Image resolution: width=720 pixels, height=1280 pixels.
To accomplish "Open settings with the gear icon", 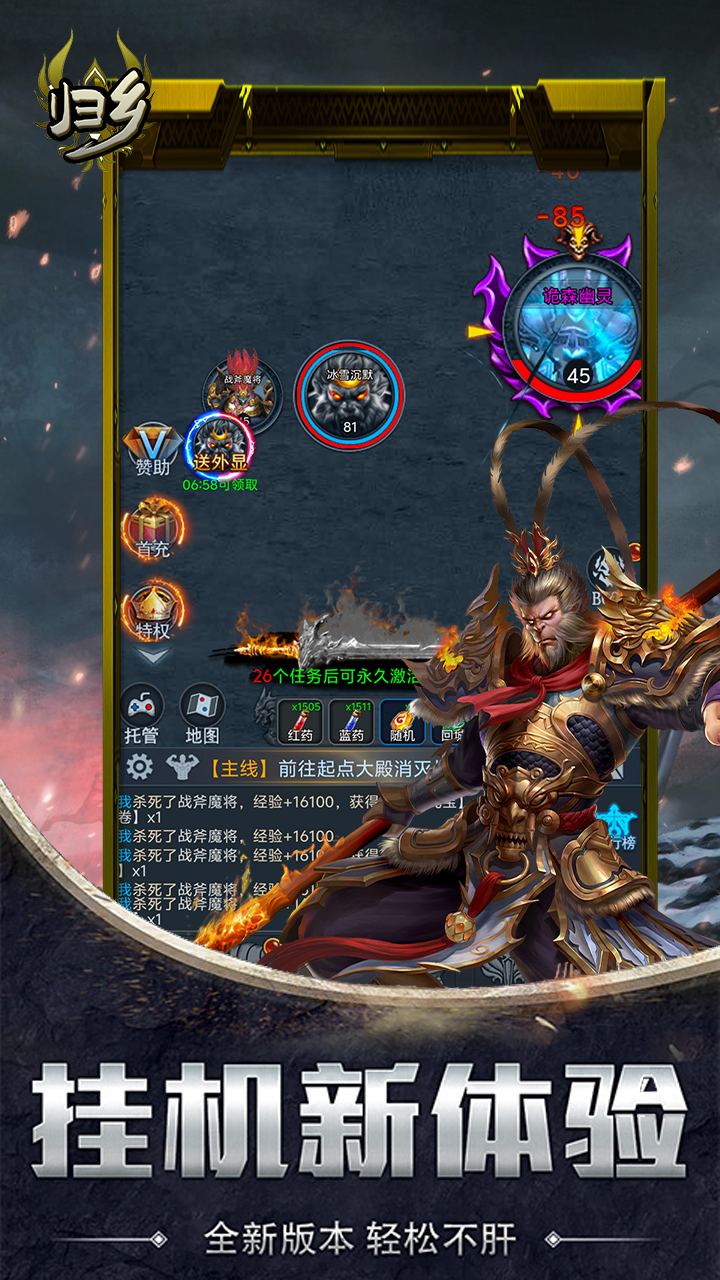I will pyautogui.click(x=139, y=767).
